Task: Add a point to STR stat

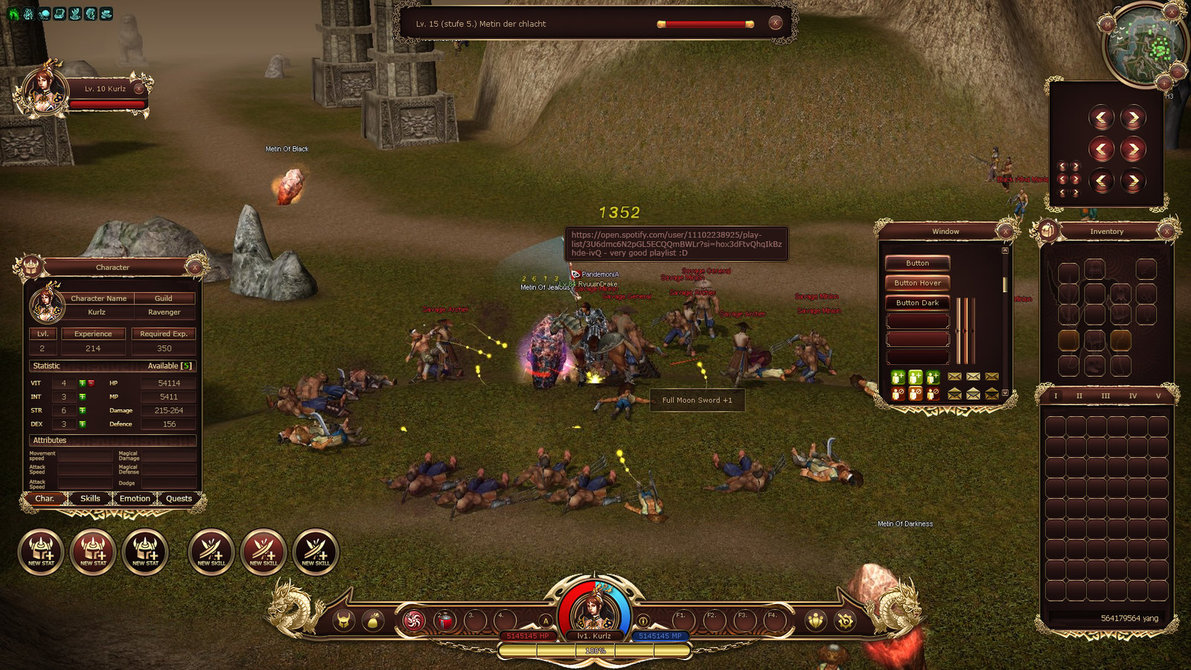Action: [82, 410]
